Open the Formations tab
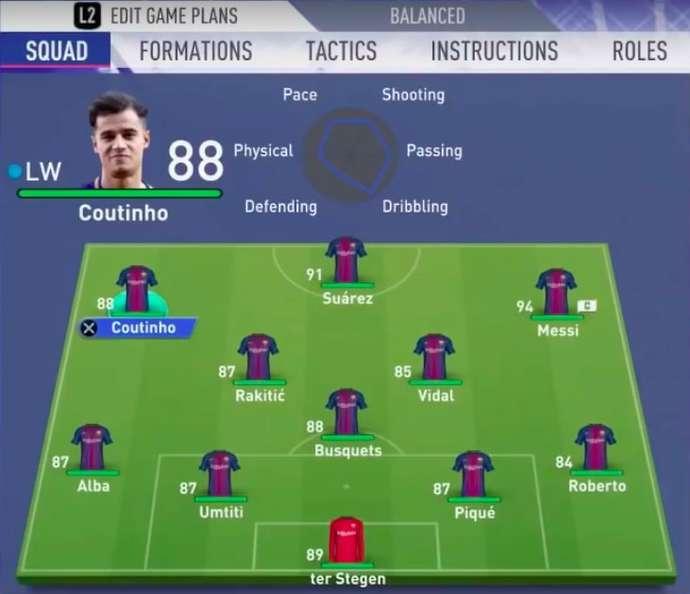 click(x=196, y=51)
